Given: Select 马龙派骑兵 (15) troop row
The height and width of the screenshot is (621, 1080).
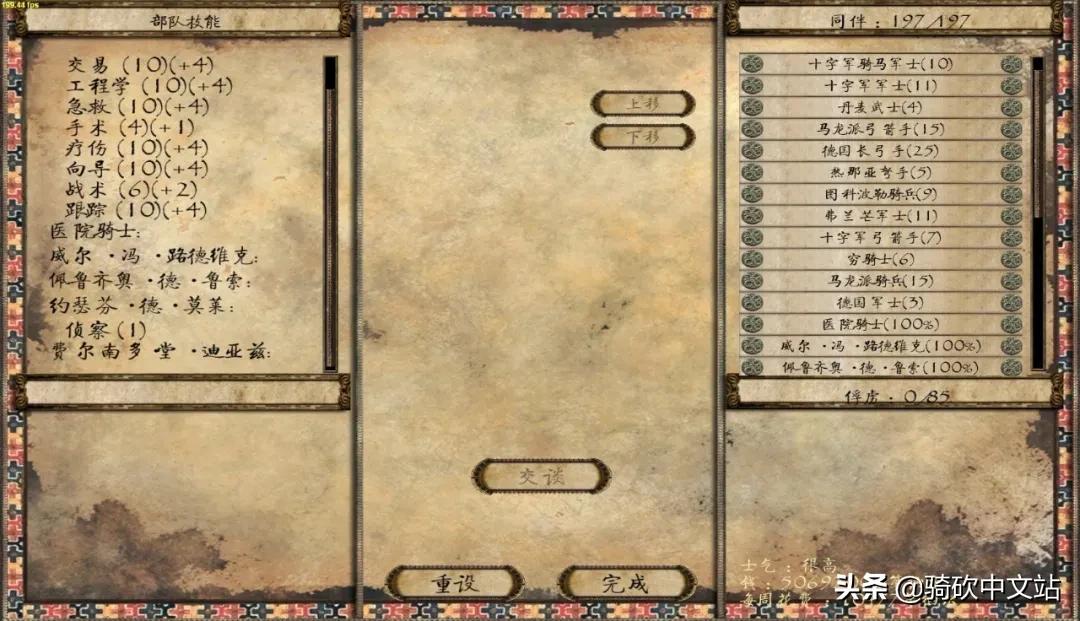Looking at the screenshot, I should coord(881,281).
